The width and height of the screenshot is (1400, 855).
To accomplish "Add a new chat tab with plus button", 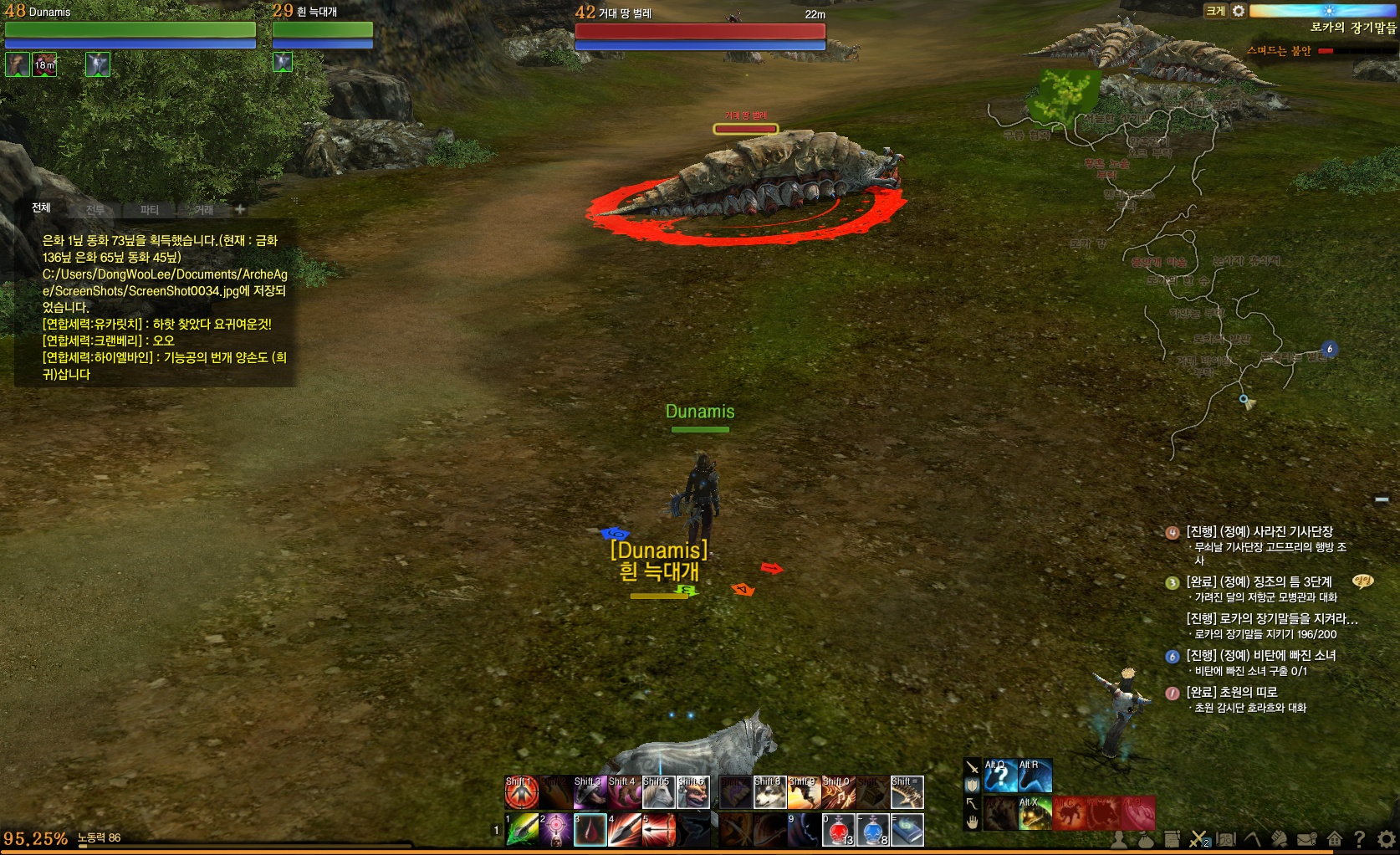I will tap(240, 209).
